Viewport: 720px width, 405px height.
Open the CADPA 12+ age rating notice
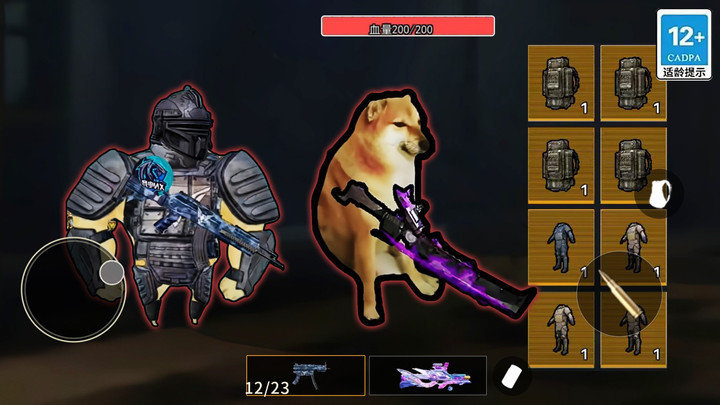pyautogui.click(x=684, y=45)
